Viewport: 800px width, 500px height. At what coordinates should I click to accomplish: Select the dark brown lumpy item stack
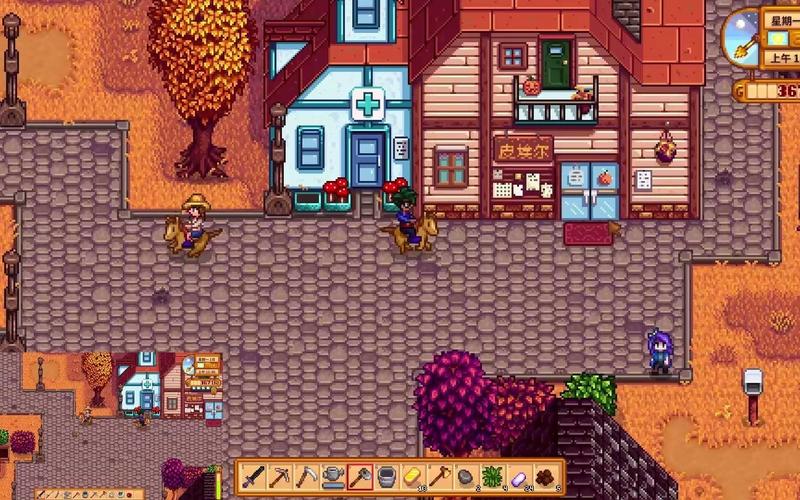coord(546,477)
